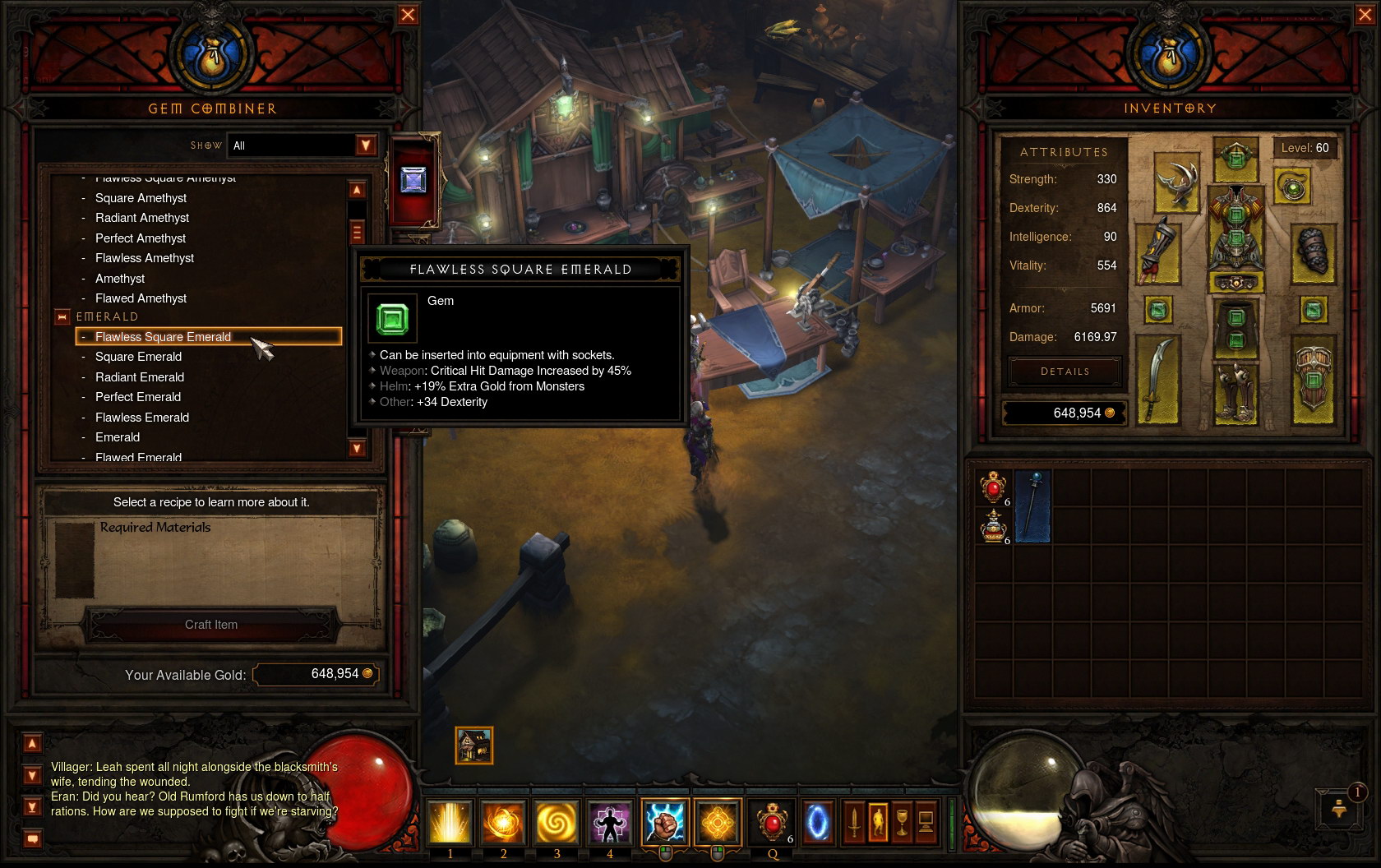This screenshot has height=868, width=1381.
Task: Click the Craft Item button
Action: click(x=211, y=625)
